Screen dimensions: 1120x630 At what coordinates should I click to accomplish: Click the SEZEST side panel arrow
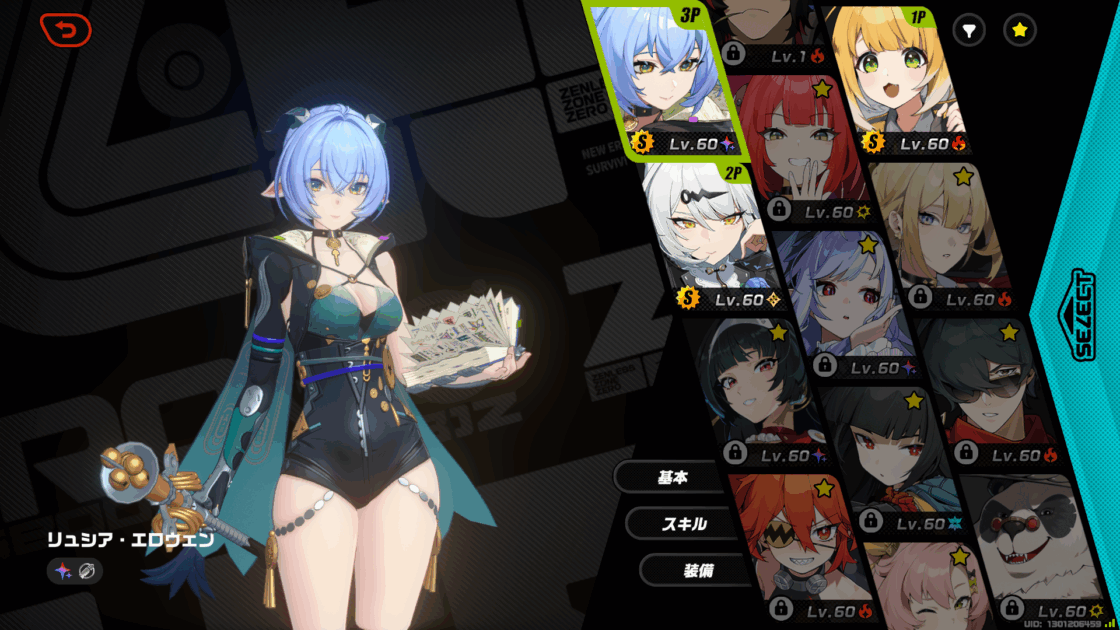[x=1083, y=313]
